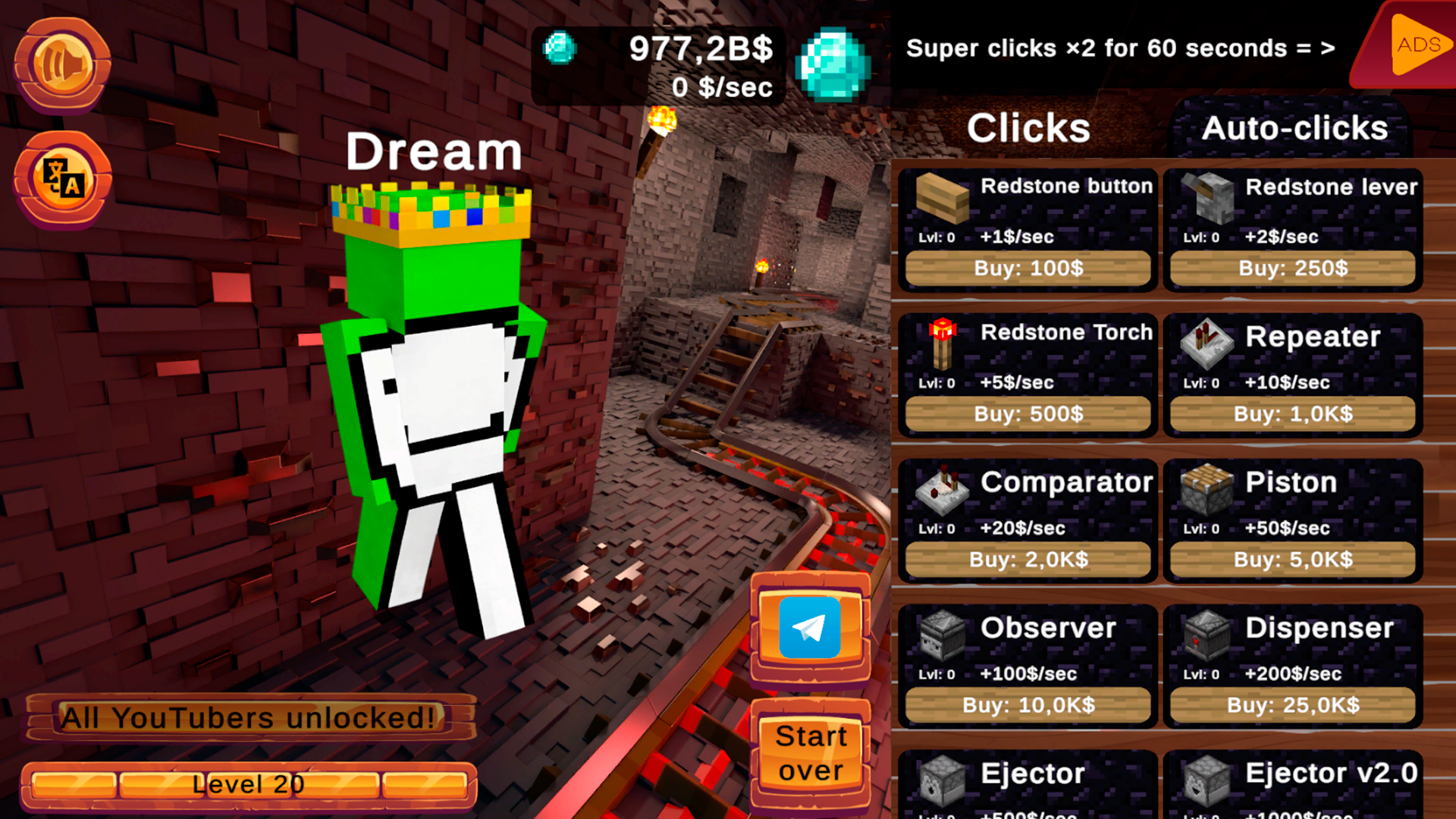
Task: Click the Redstone Torch icon
Action: tap(940, 345)
